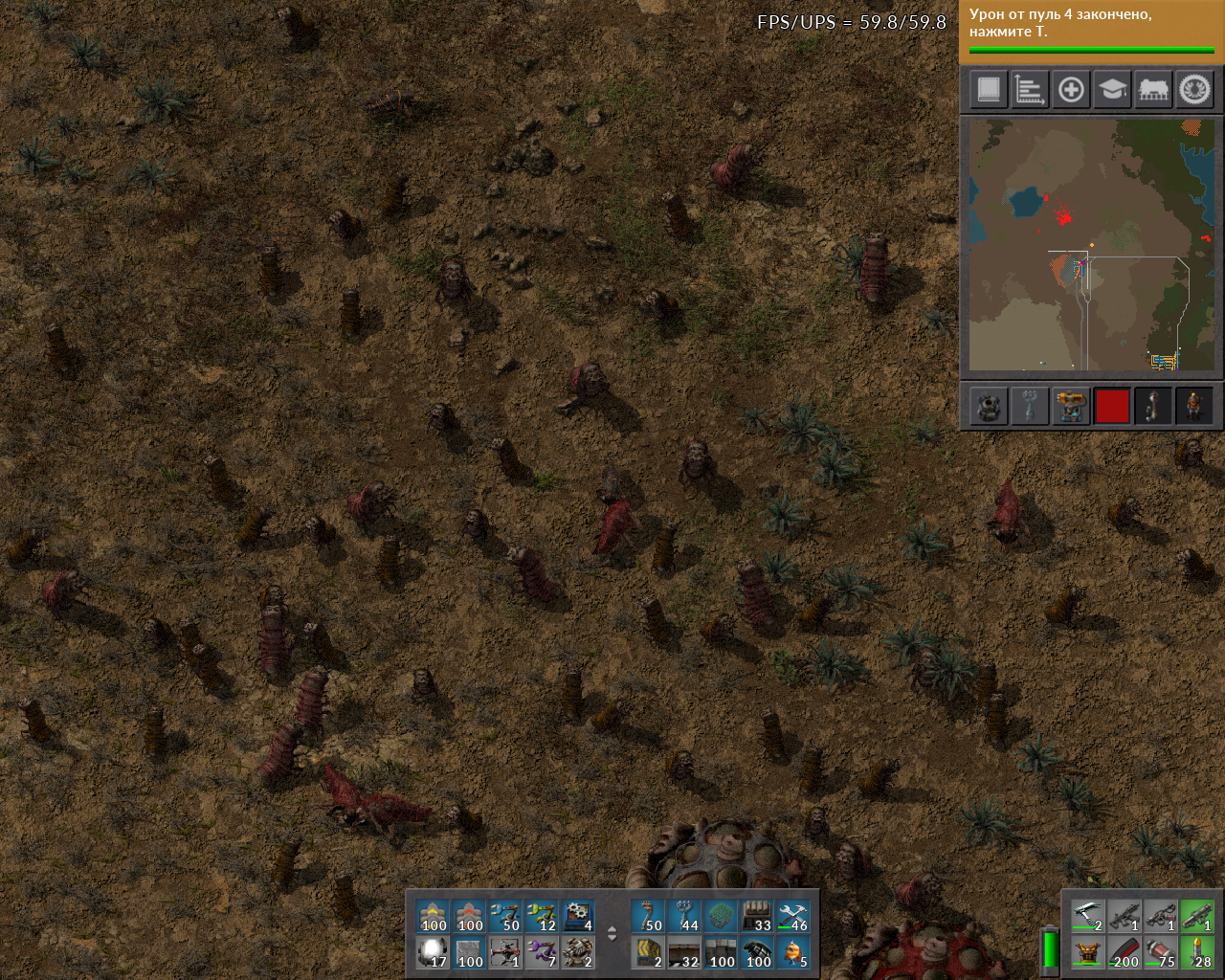Open the trains overview button
The width and height of the screenshot is (1225, 980).
pyautogui.click(x=1153, y=90)
